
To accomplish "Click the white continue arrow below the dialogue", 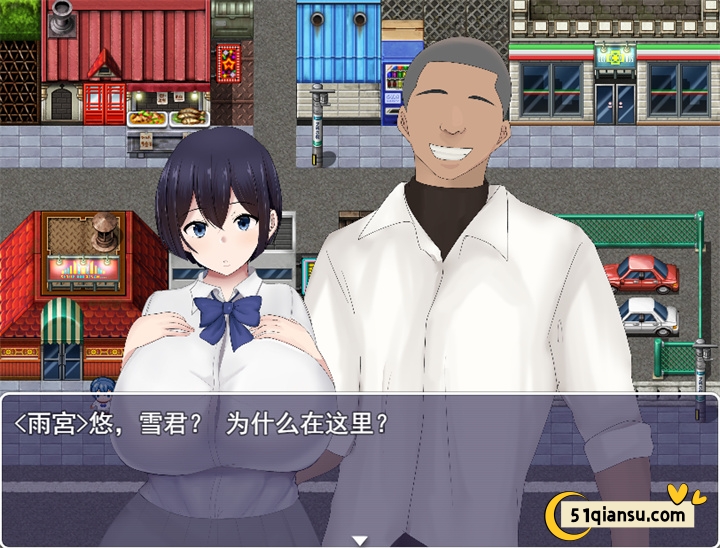I will point(359,540).
